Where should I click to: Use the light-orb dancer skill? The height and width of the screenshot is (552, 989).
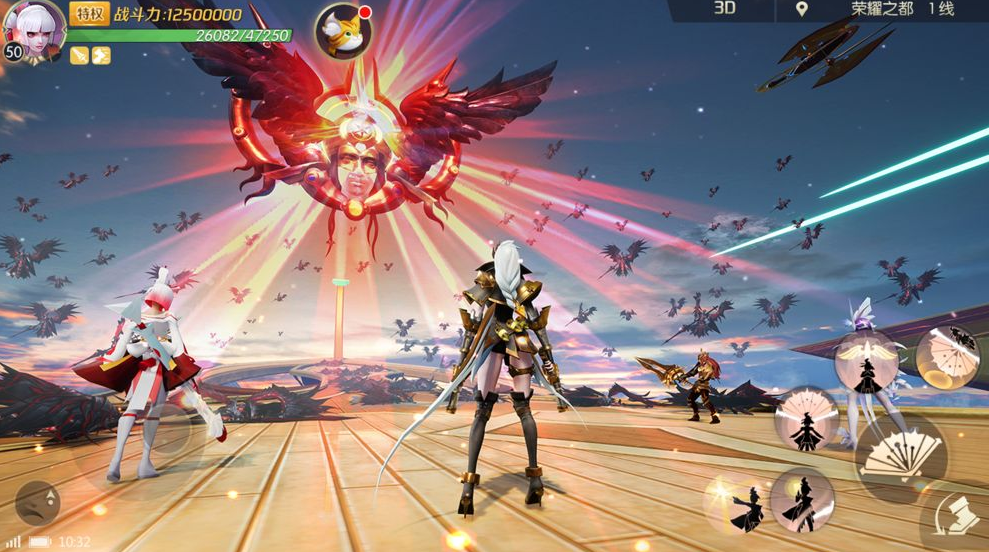click(802, 499)
